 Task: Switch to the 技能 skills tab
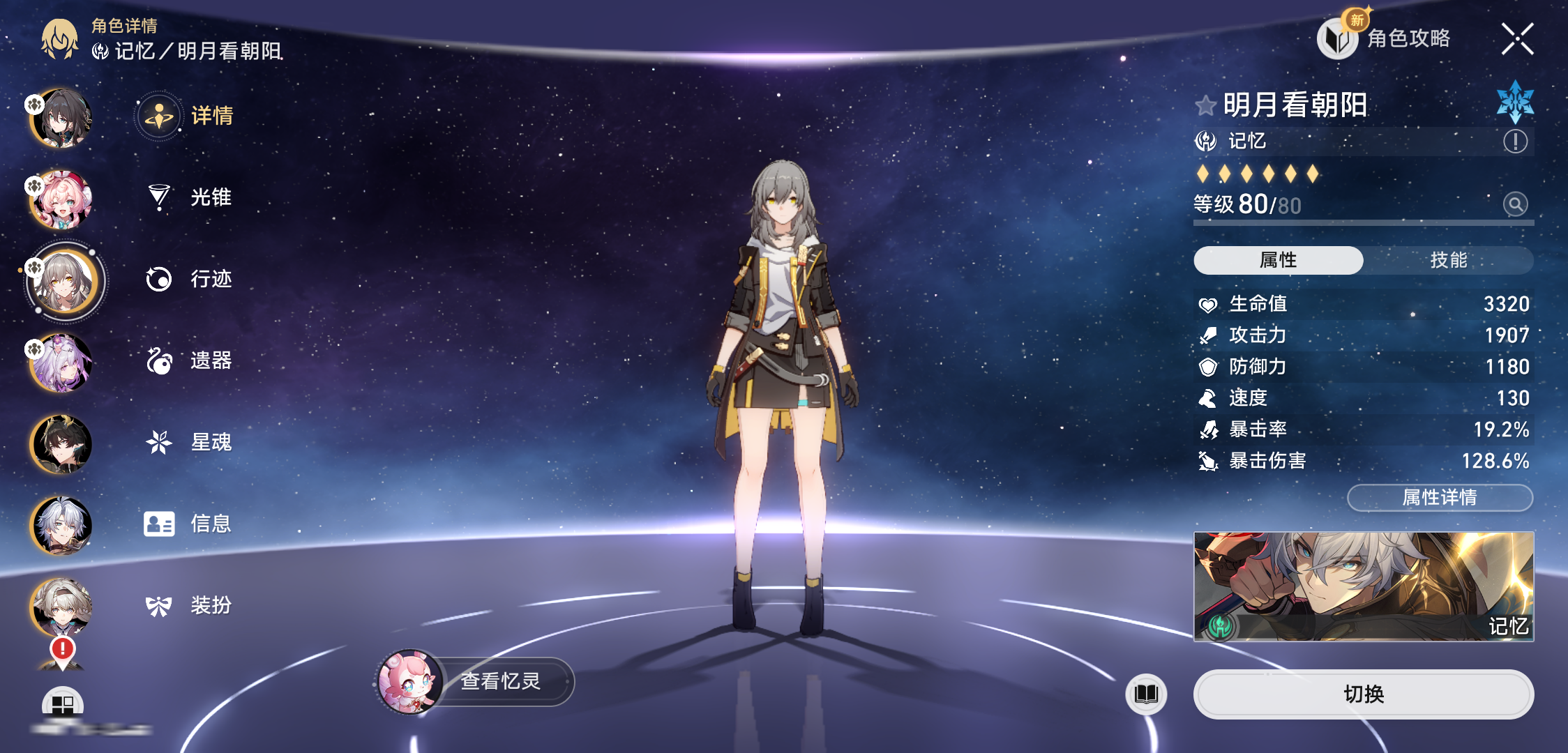[1449, 260]
